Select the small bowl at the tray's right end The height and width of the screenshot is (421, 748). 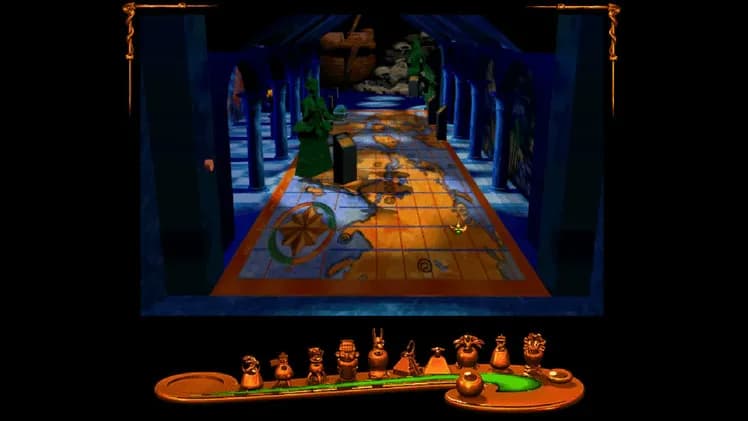click(x=559, y=376)
